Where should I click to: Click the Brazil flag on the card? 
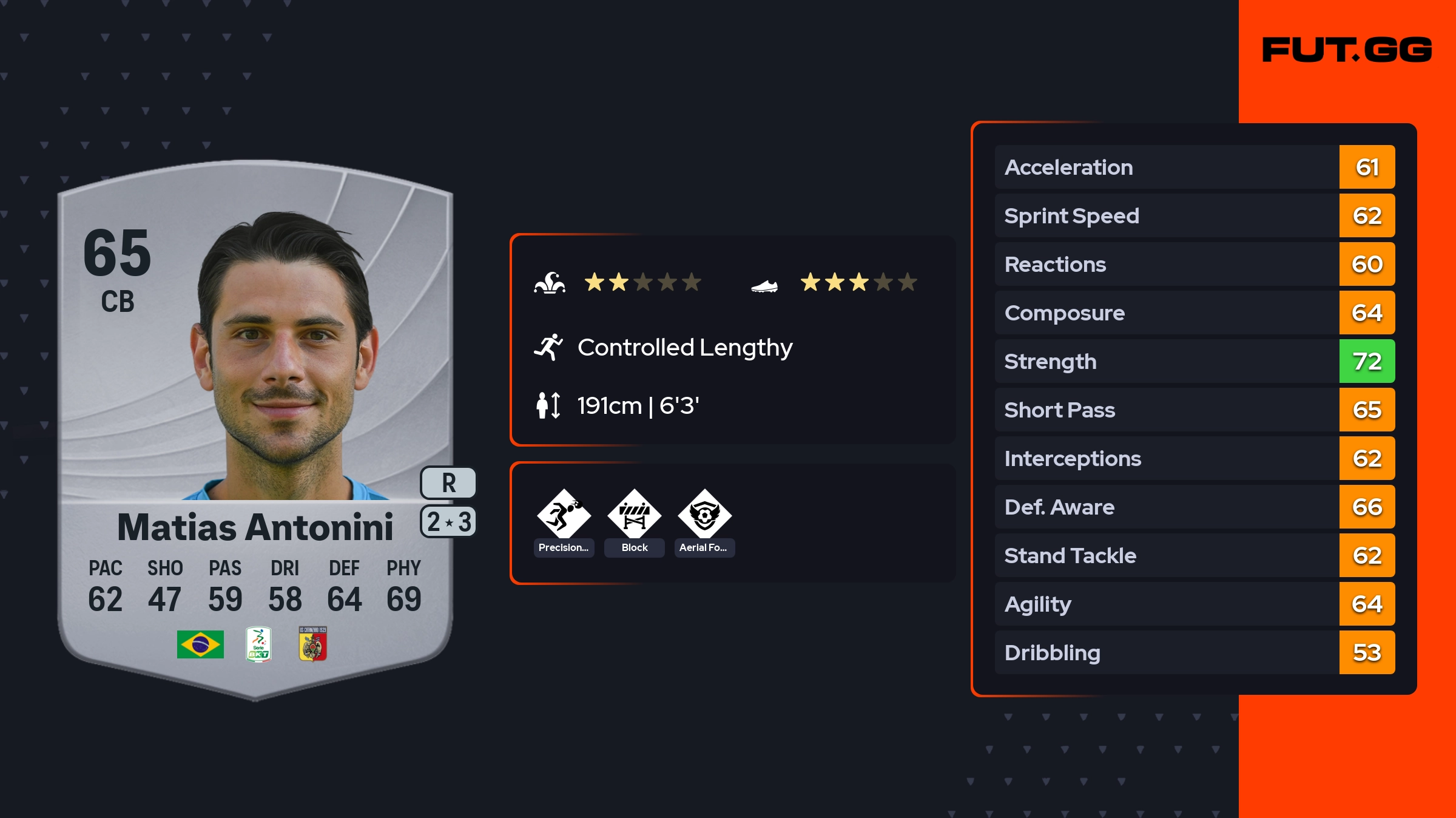pos(200,644)
